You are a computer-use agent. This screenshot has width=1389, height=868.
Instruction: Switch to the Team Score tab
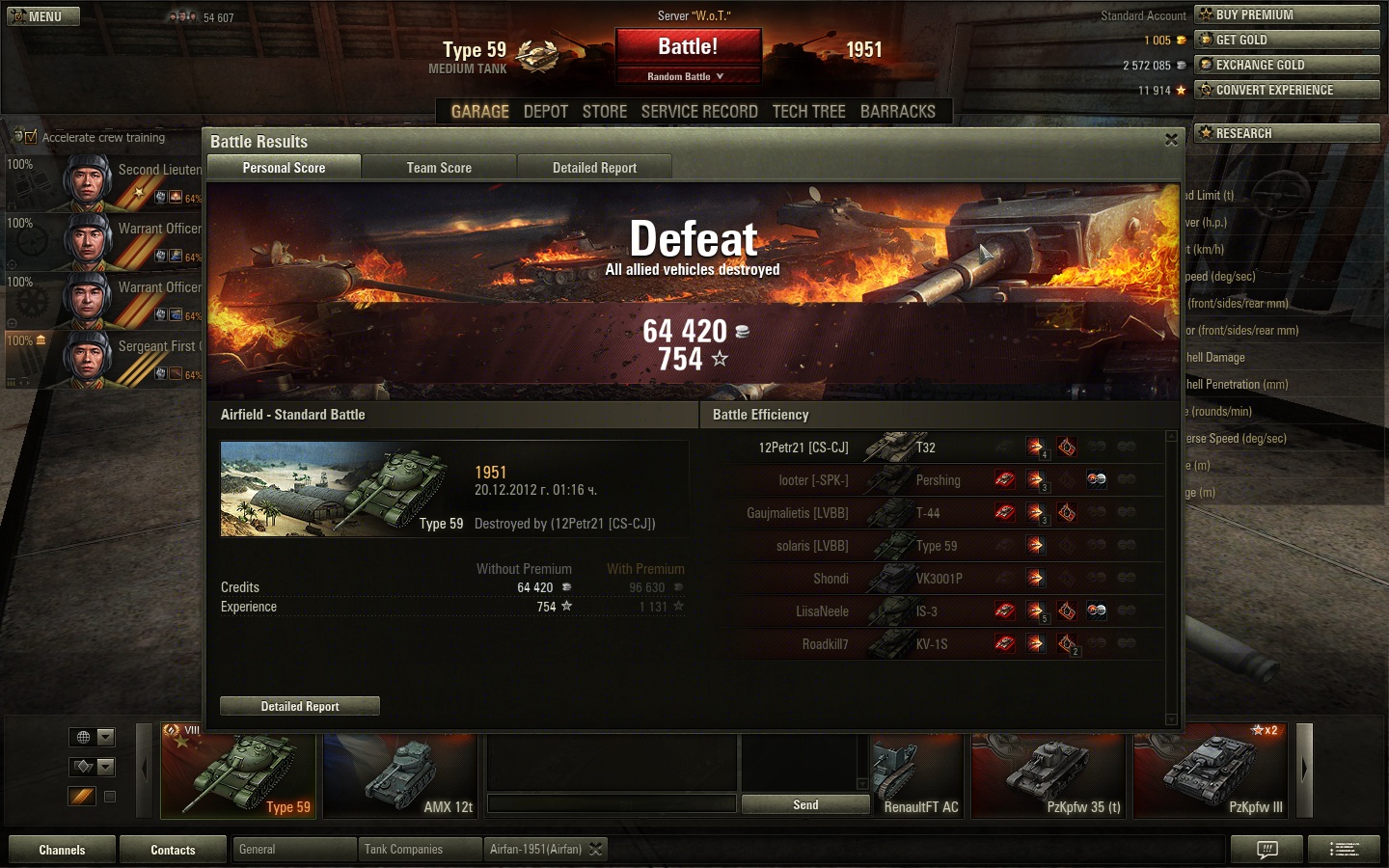click(x=439, y=168)
